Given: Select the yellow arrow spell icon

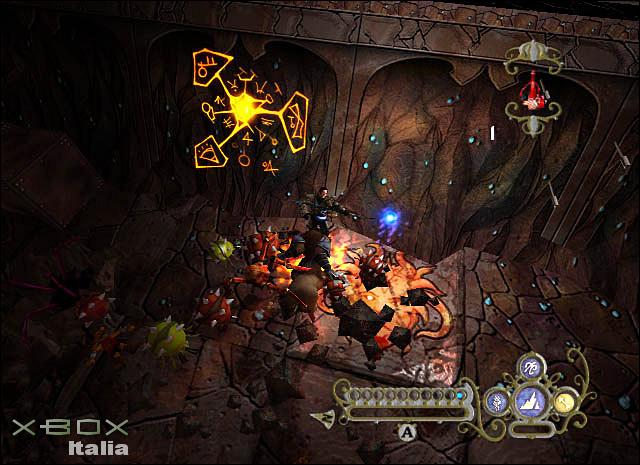Looking at the screenshot, I should point(564,402).
